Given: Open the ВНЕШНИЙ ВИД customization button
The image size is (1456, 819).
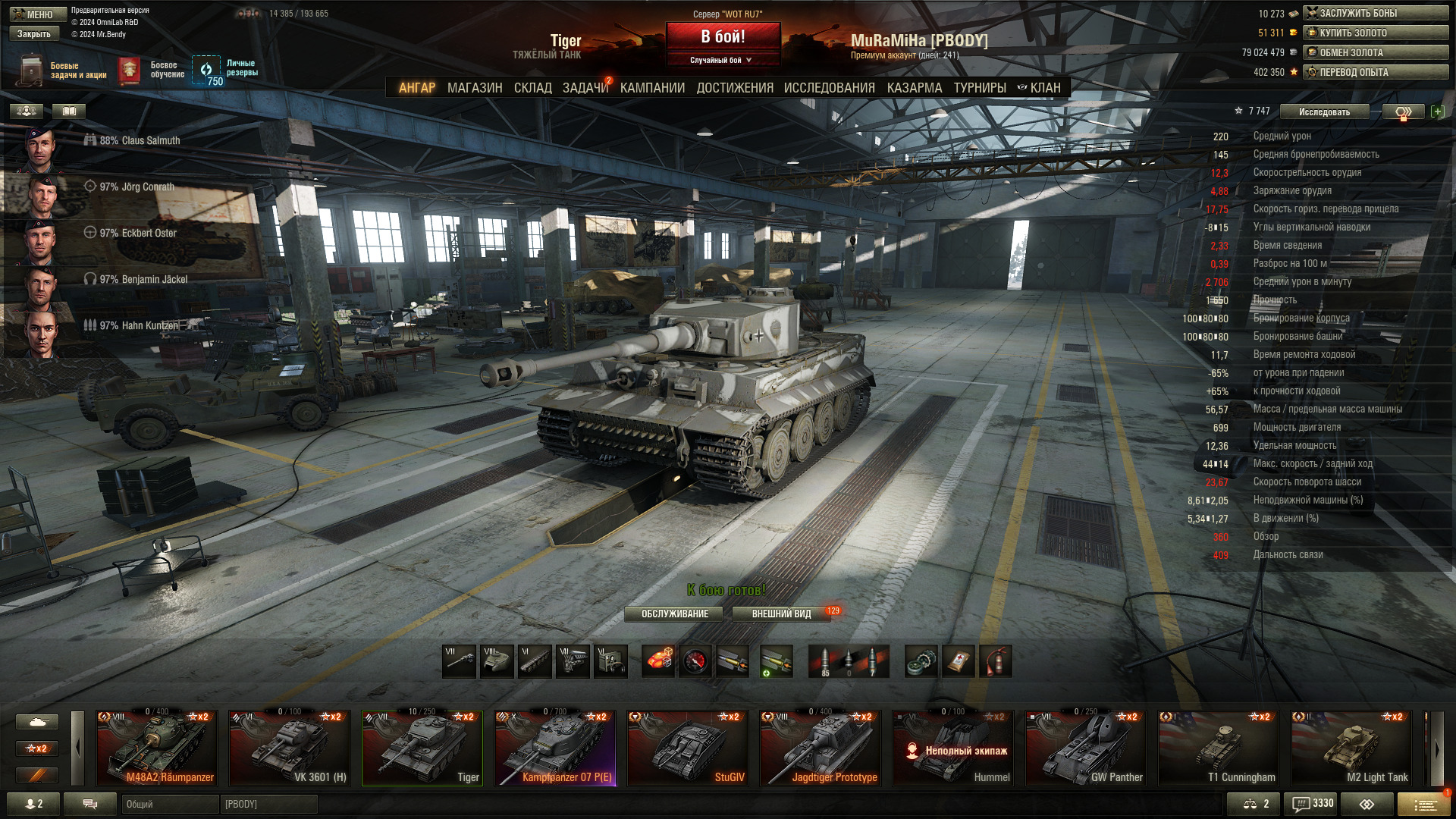Looking at the screenshot, I should [781, 613].
